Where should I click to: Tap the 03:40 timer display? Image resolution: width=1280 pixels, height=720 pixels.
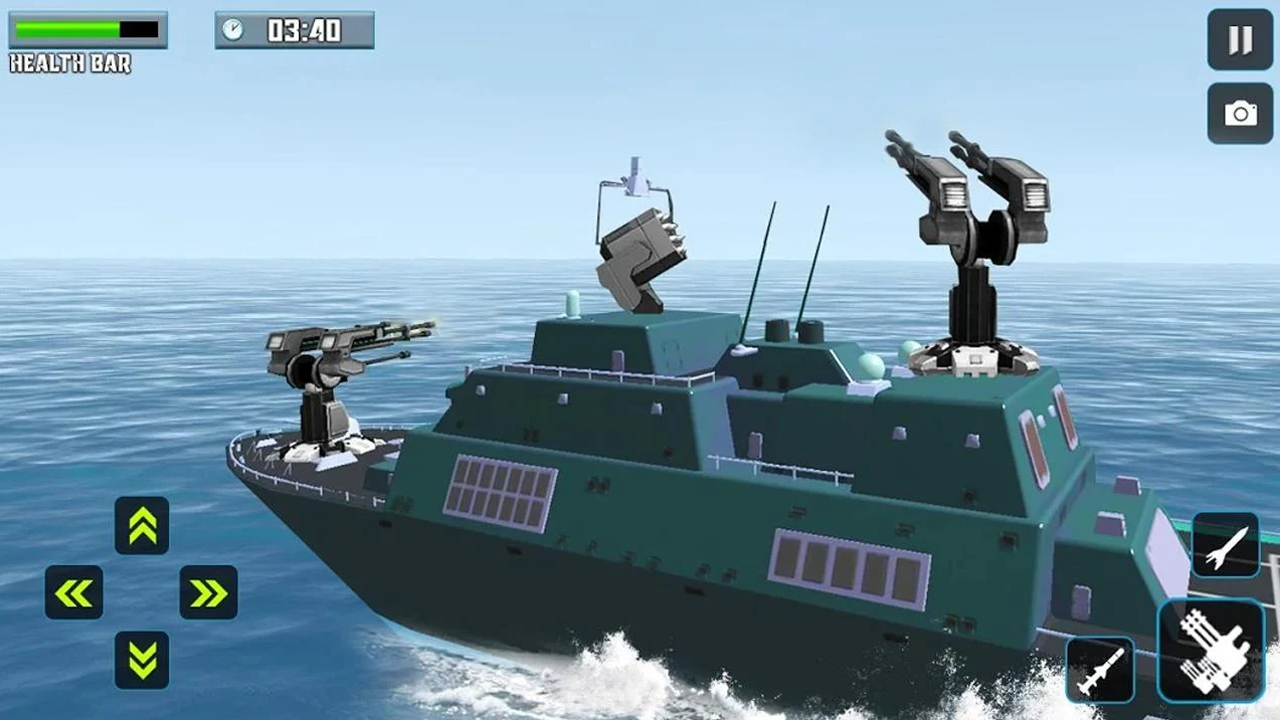[x=305, y=30]
